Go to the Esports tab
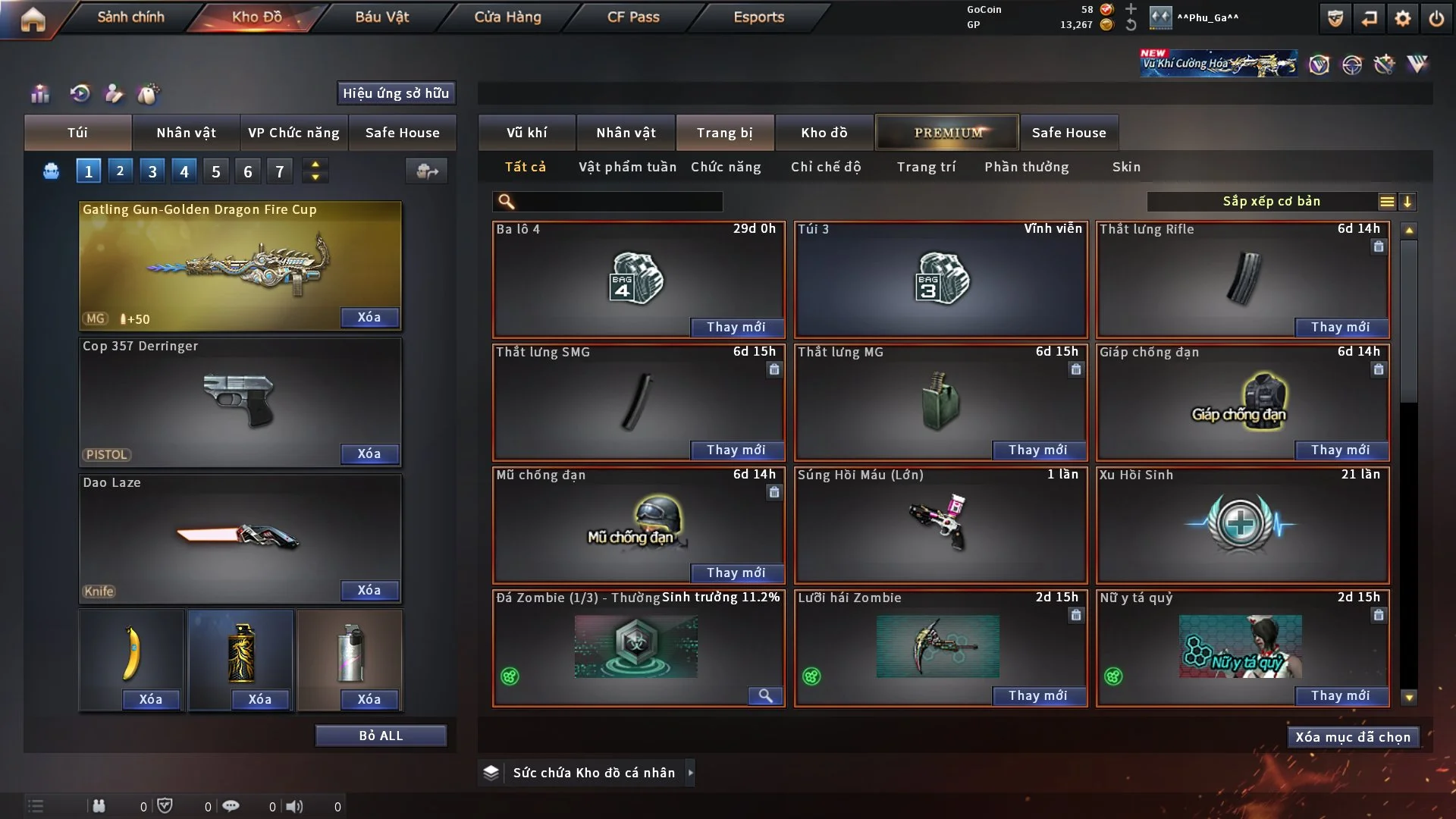The image size is (1456, 819). point(758,17)
